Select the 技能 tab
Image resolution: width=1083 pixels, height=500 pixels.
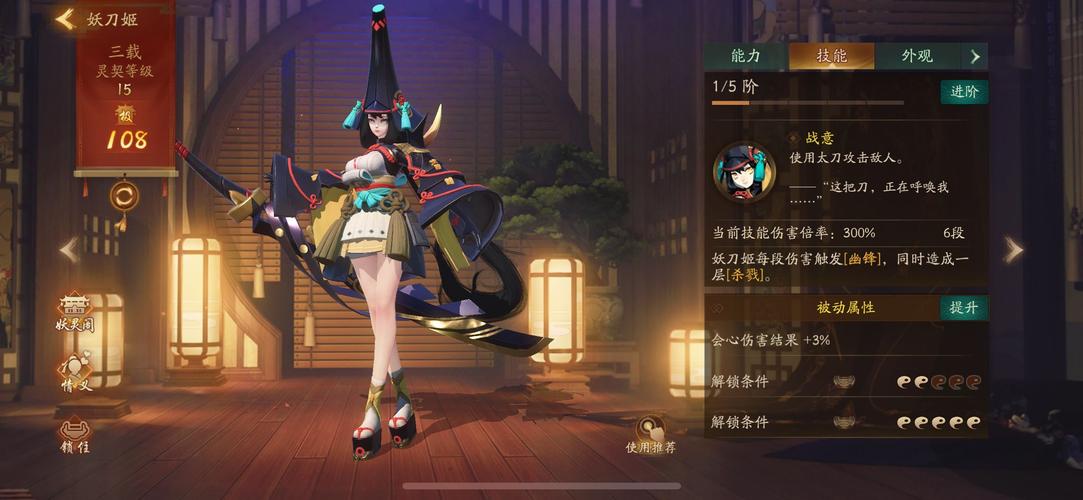(831, 56)
